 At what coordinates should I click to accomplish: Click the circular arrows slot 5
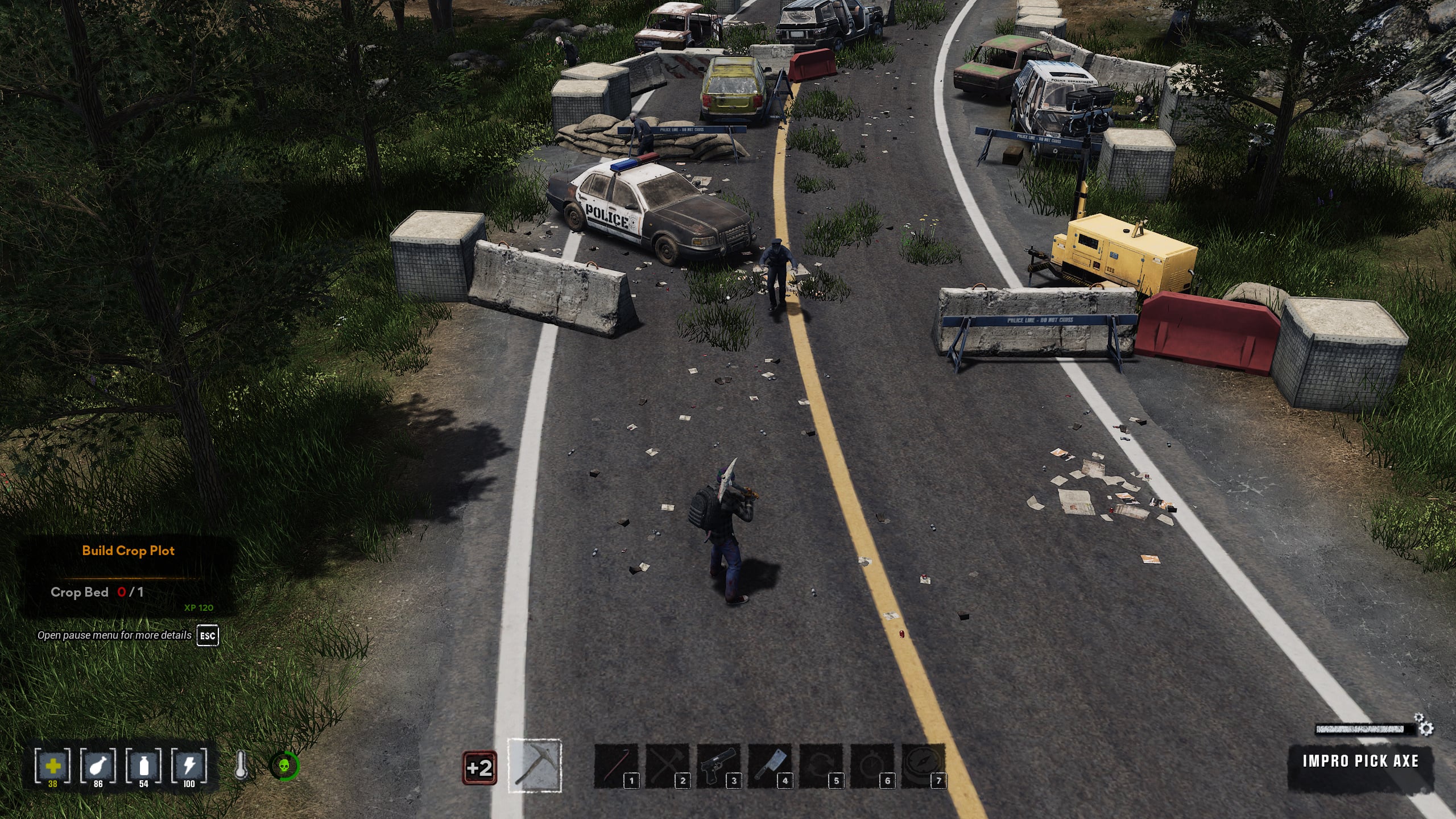tap(820, 766)
